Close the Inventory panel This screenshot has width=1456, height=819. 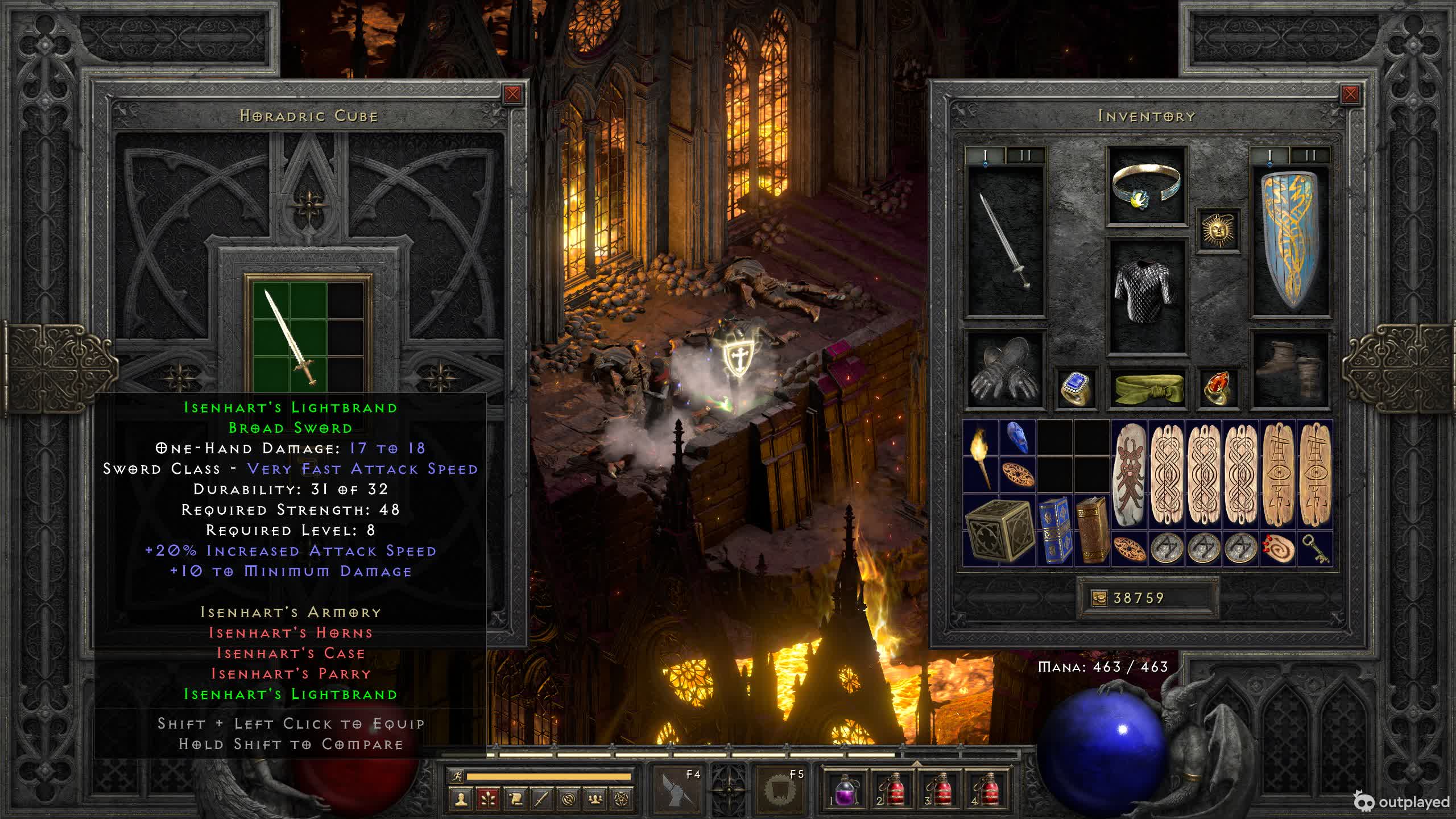coord(1350,94)
